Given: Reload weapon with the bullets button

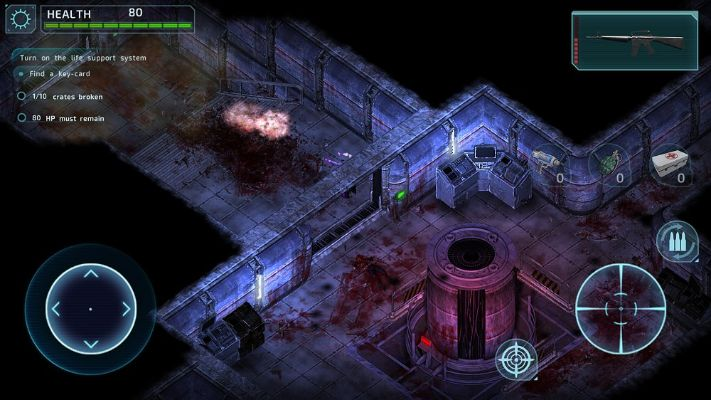Looking at the screenshot, I should click(676, 242).
